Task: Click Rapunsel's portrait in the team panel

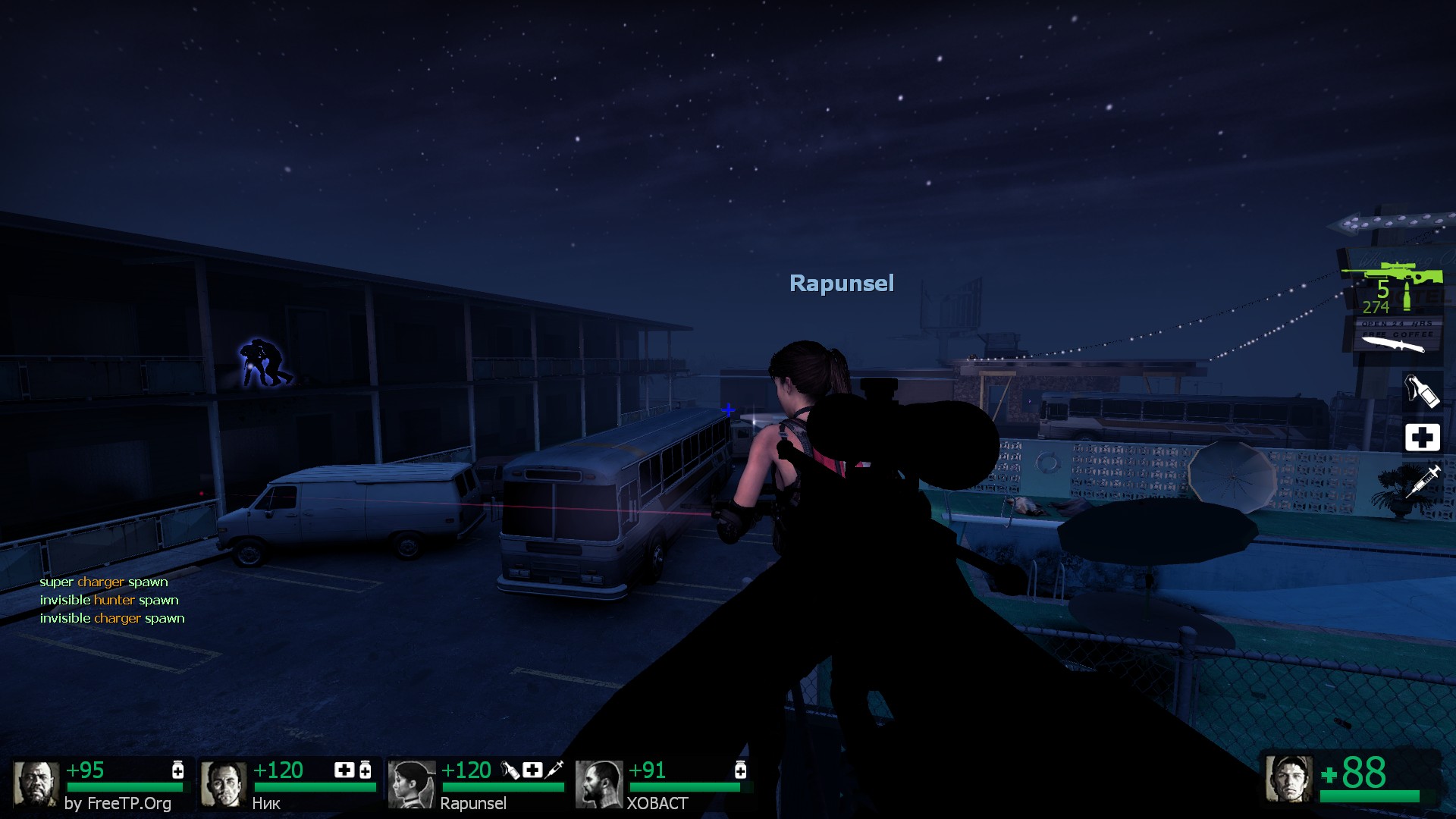Action: point(411,784)
